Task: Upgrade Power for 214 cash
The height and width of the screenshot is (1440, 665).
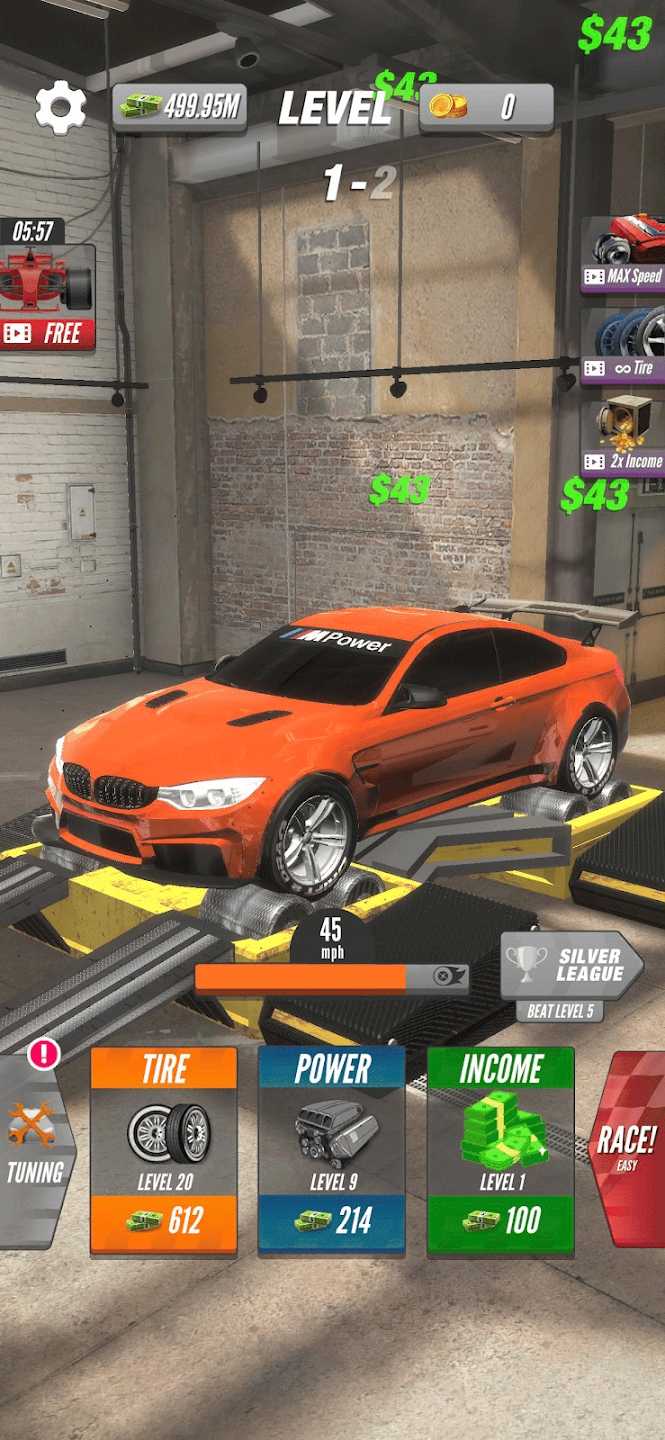Action: pos(332,1150)
